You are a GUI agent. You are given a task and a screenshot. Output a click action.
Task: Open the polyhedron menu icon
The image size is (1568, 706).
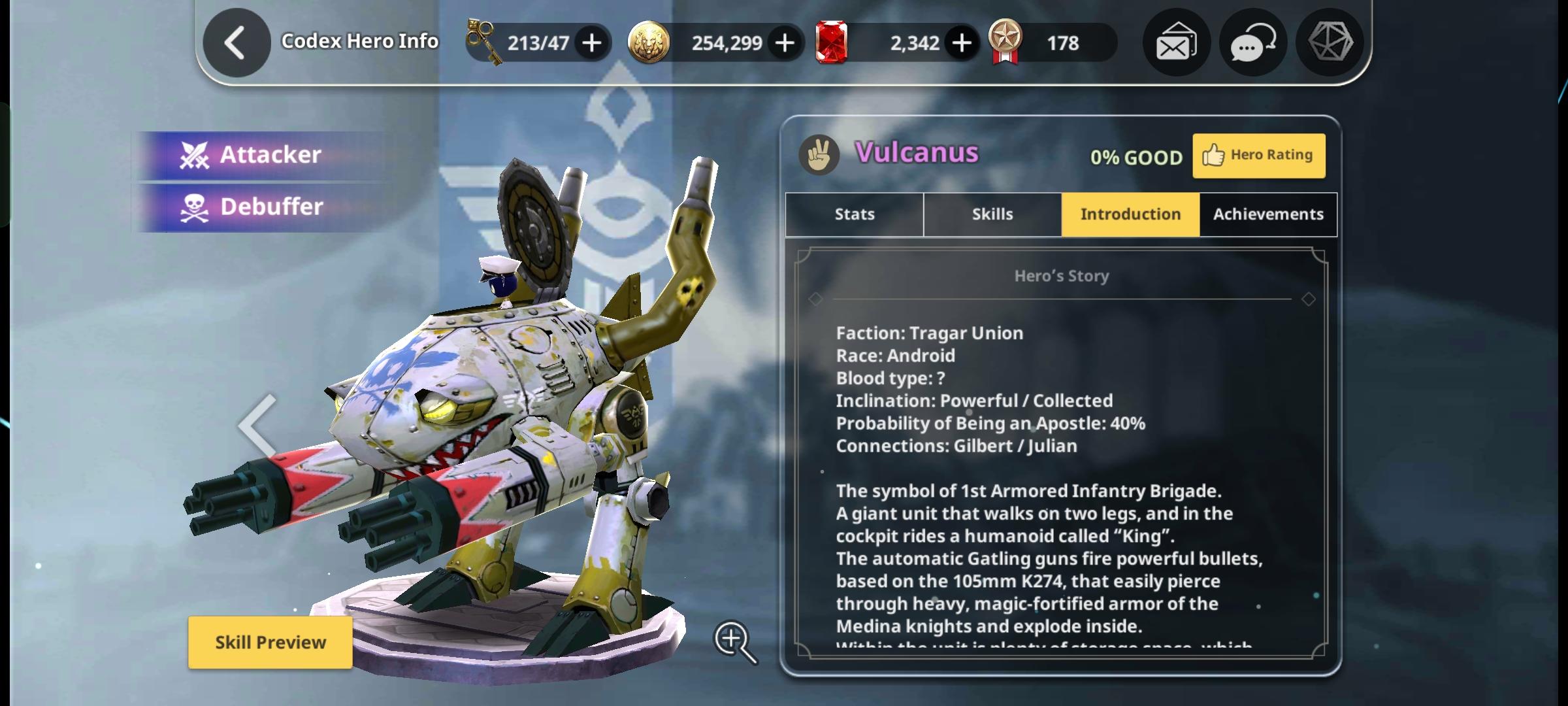(x=1330, y=42)
